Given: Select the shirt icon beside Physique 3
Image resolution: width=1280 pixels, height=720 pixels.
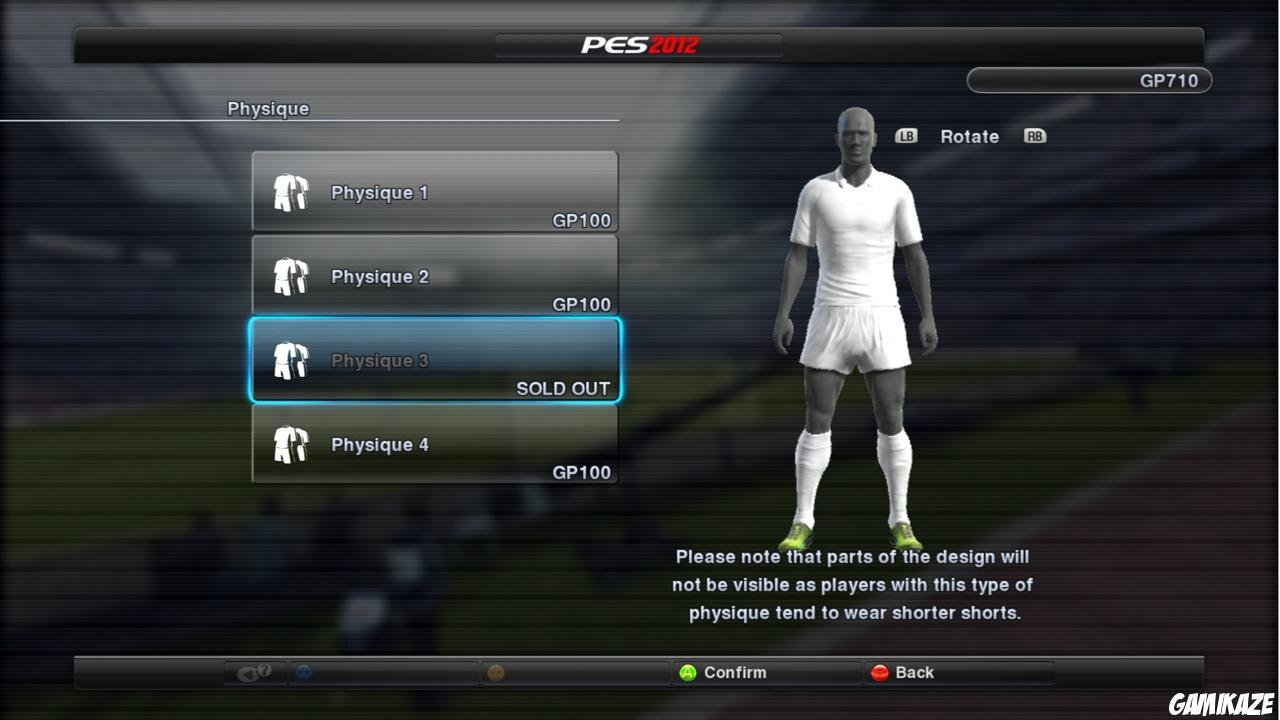Looking at the screenshot, I should 290,358.
